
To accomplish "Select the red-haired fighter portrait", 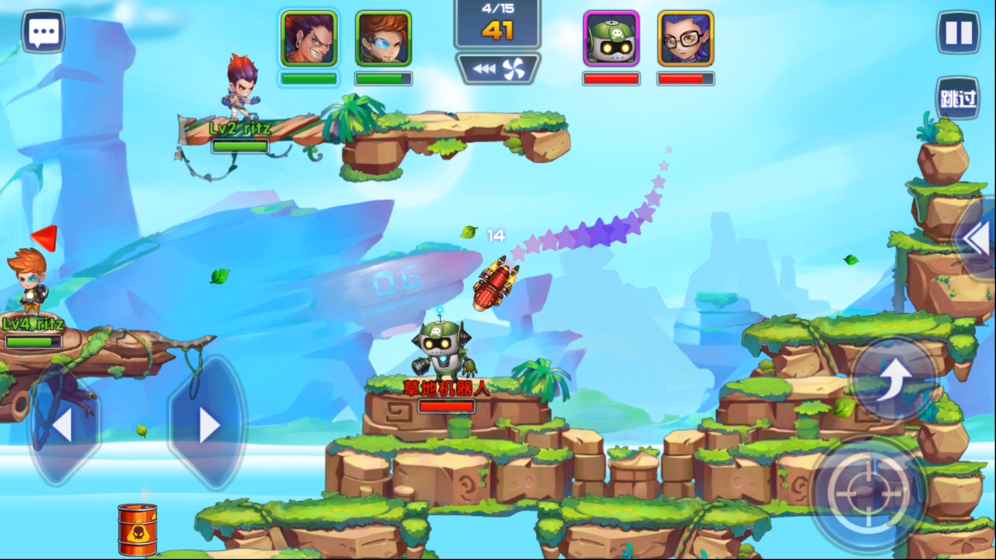I will coord(308,39).
